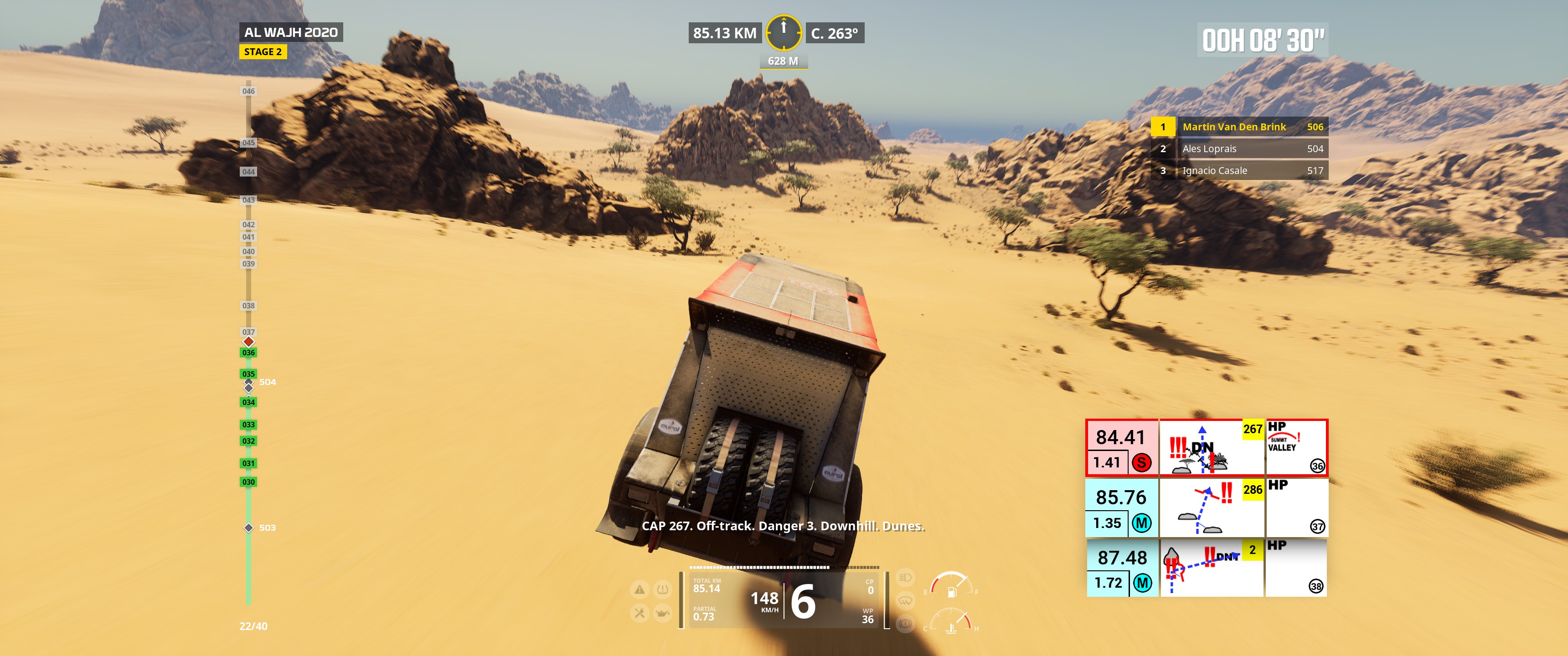Click the tire pressure warning icon
Image resolution: width=1568 pixels, height=656 pixels.
662,589
